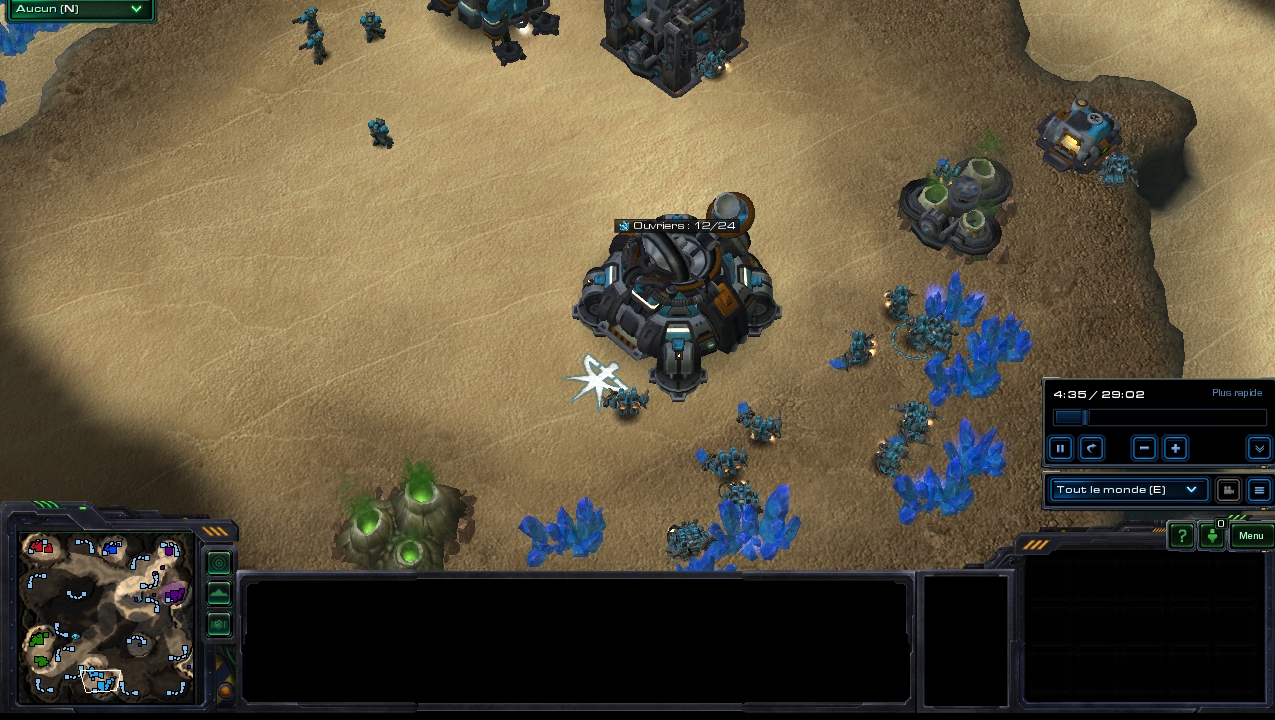Open the help question mark button
The image size is (1275, 720).
[1181, 536]
